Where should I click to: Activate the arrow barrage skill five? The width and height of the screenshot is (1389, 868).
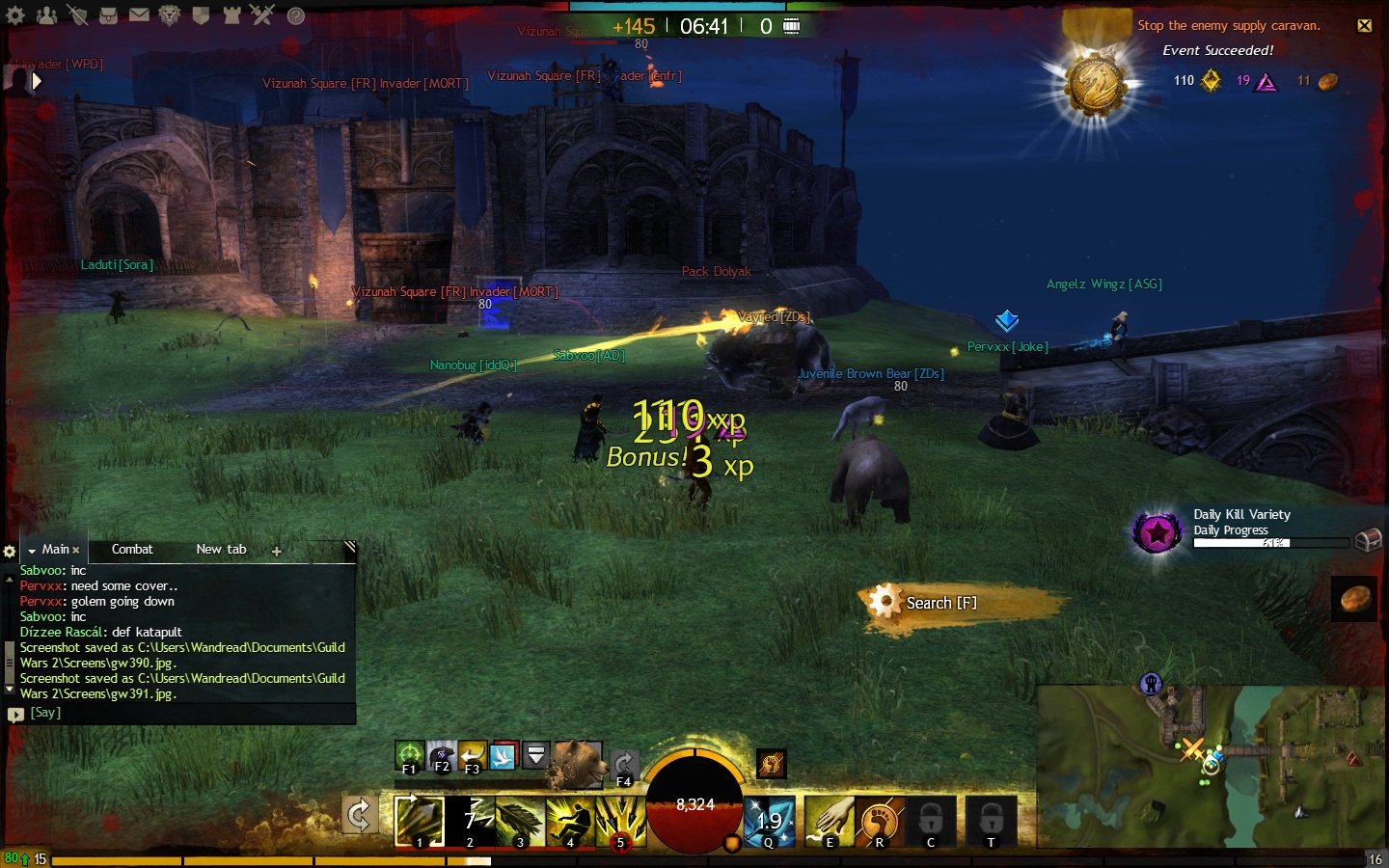click(x=620, y=822)
